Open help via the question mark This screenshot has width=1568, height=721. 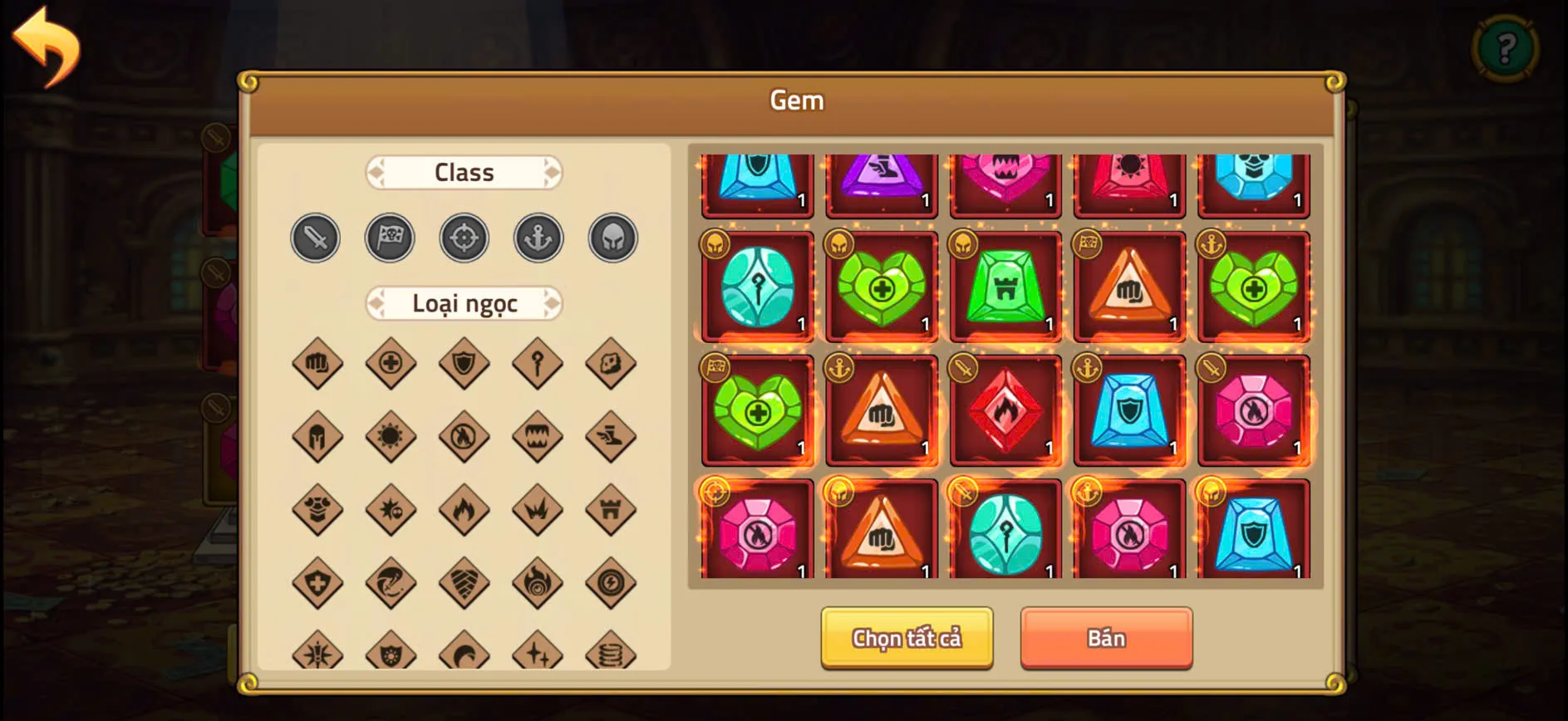[1507, 48]
